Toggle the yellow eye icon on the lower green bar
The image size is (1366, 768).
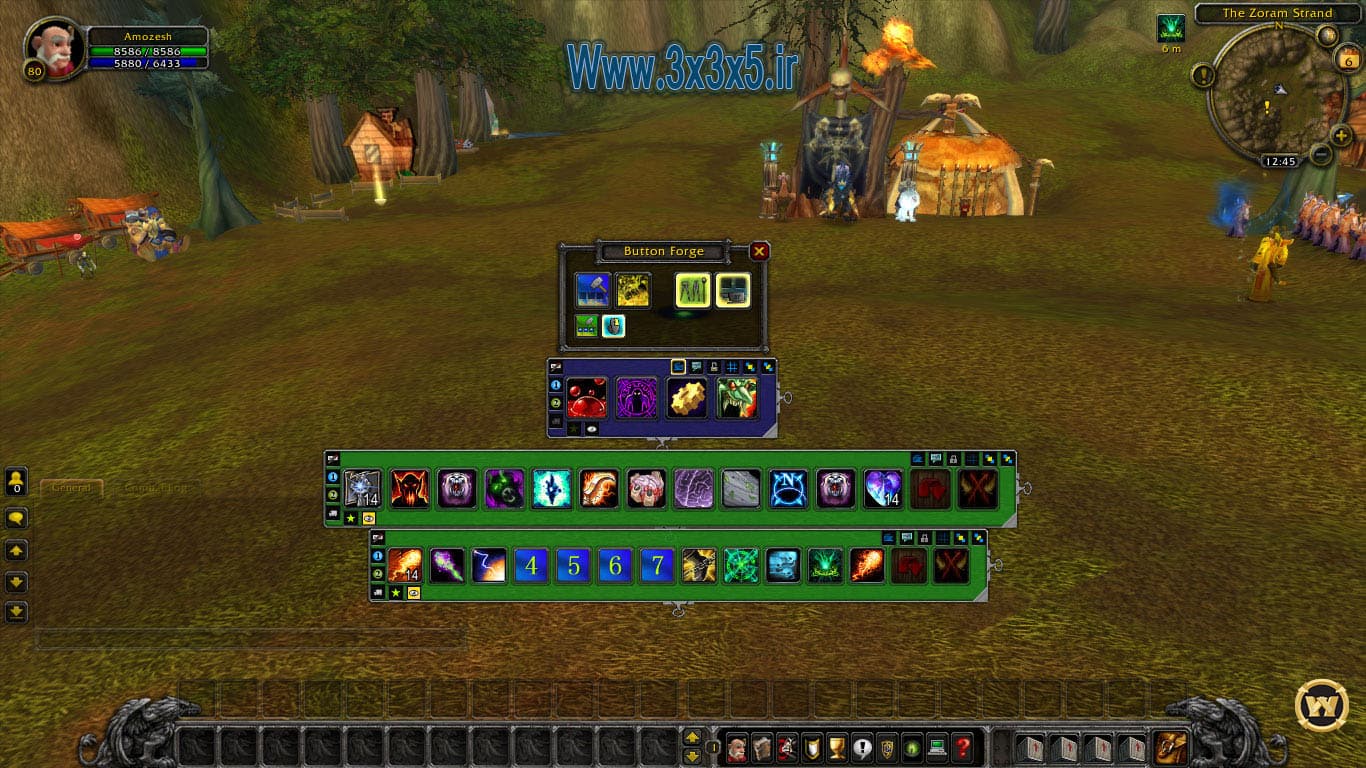412,591
